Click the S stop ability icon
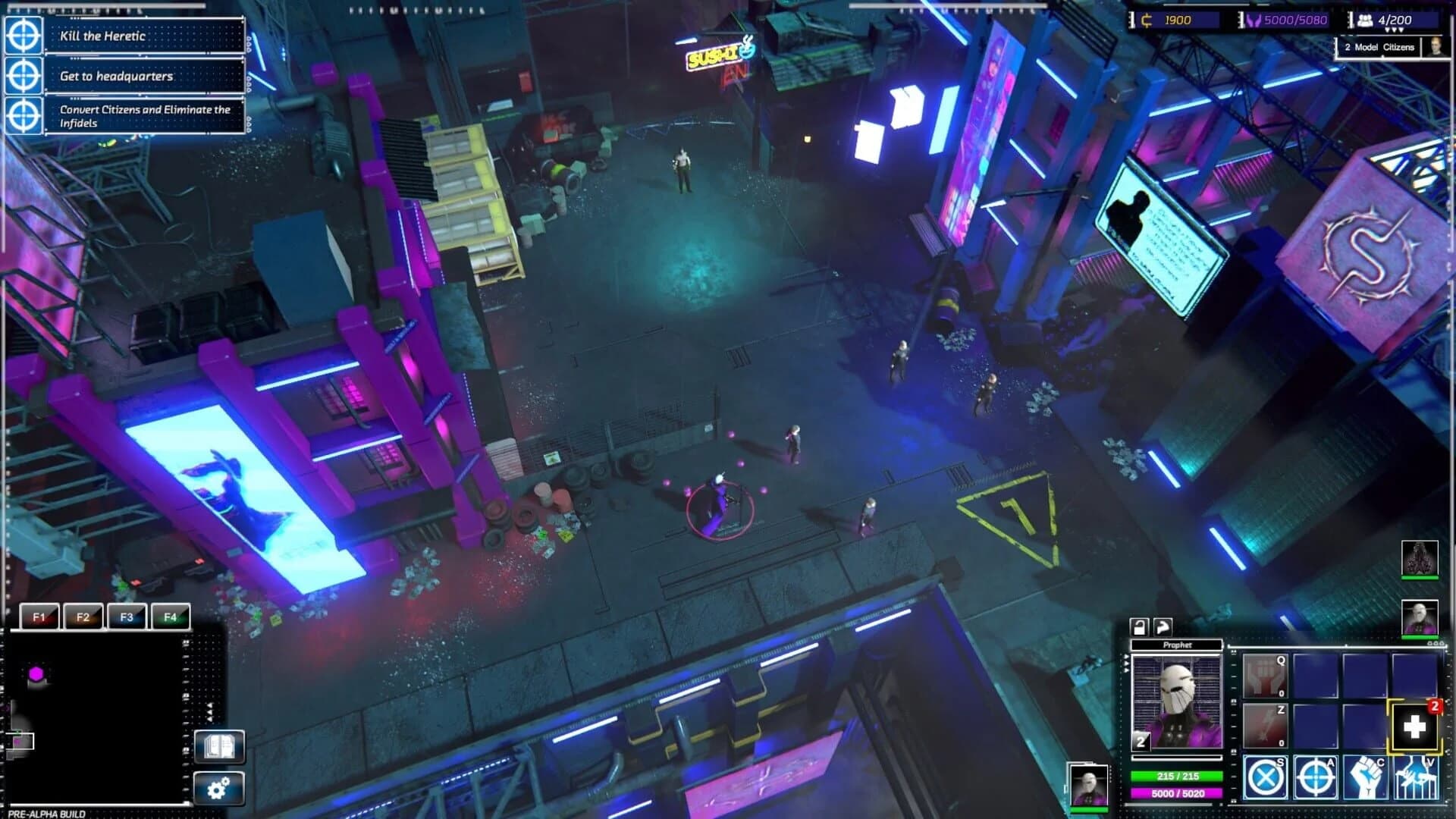The image size is (1456, 819). point(1264,778)
